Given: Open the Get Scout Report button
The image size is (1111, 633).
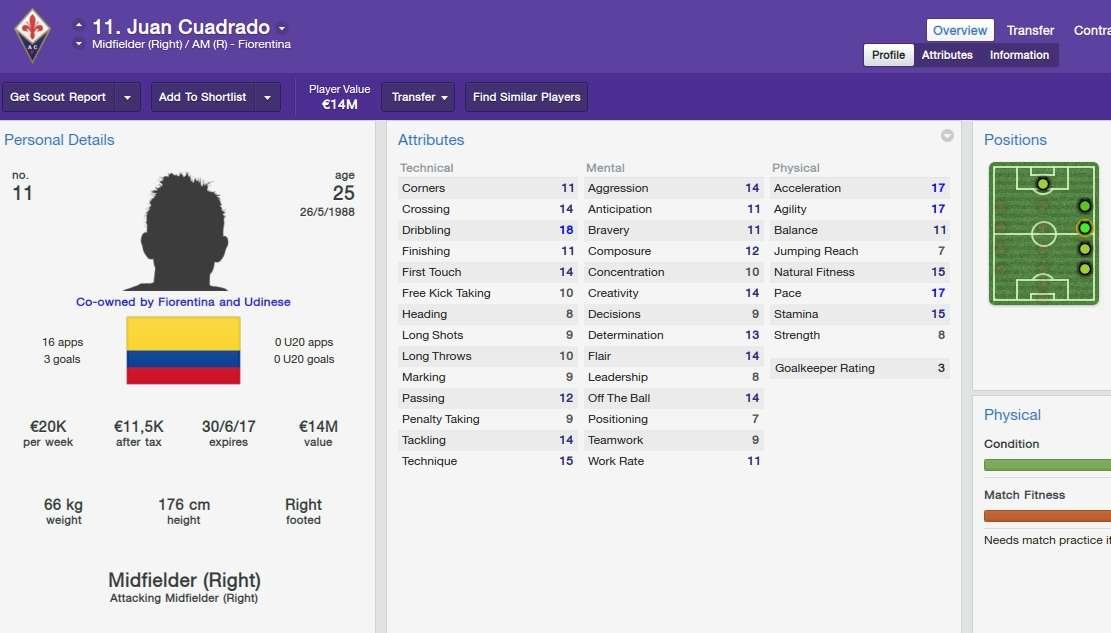Looking at the screenshot, I should (x=58, y=97).
